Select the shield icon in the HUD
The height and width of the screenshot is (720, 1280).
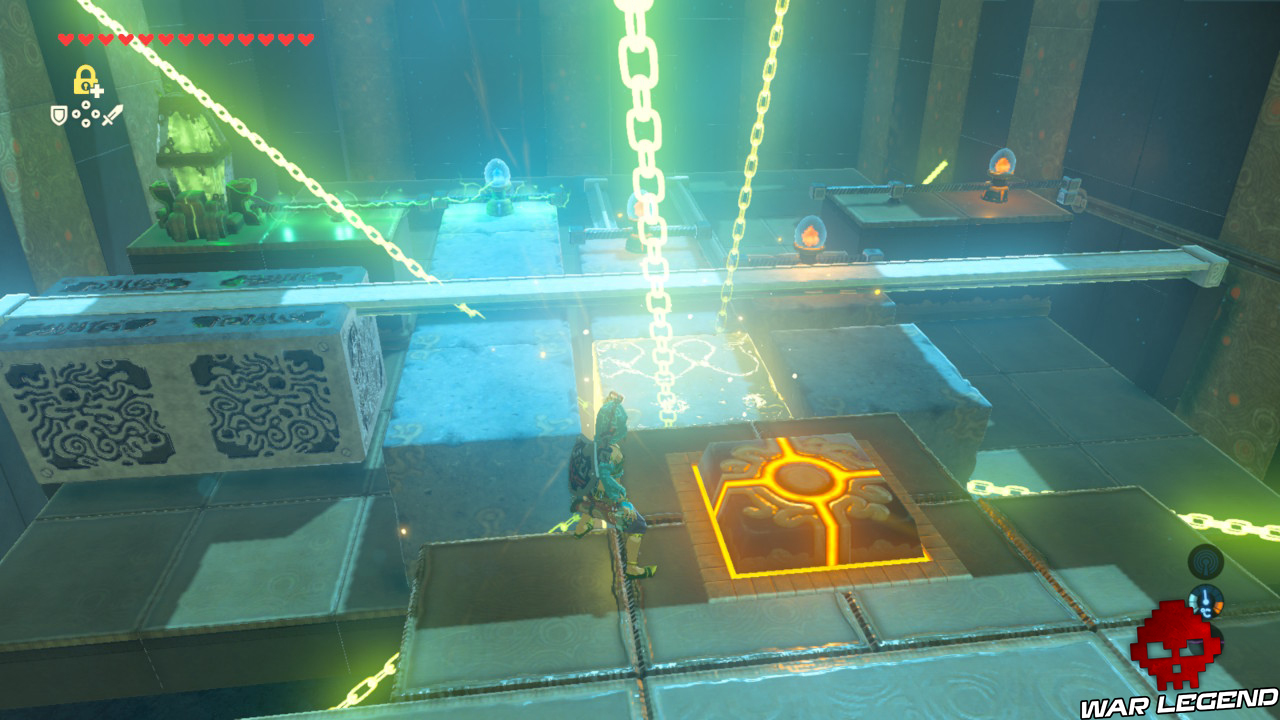click(x=58, y=114)
